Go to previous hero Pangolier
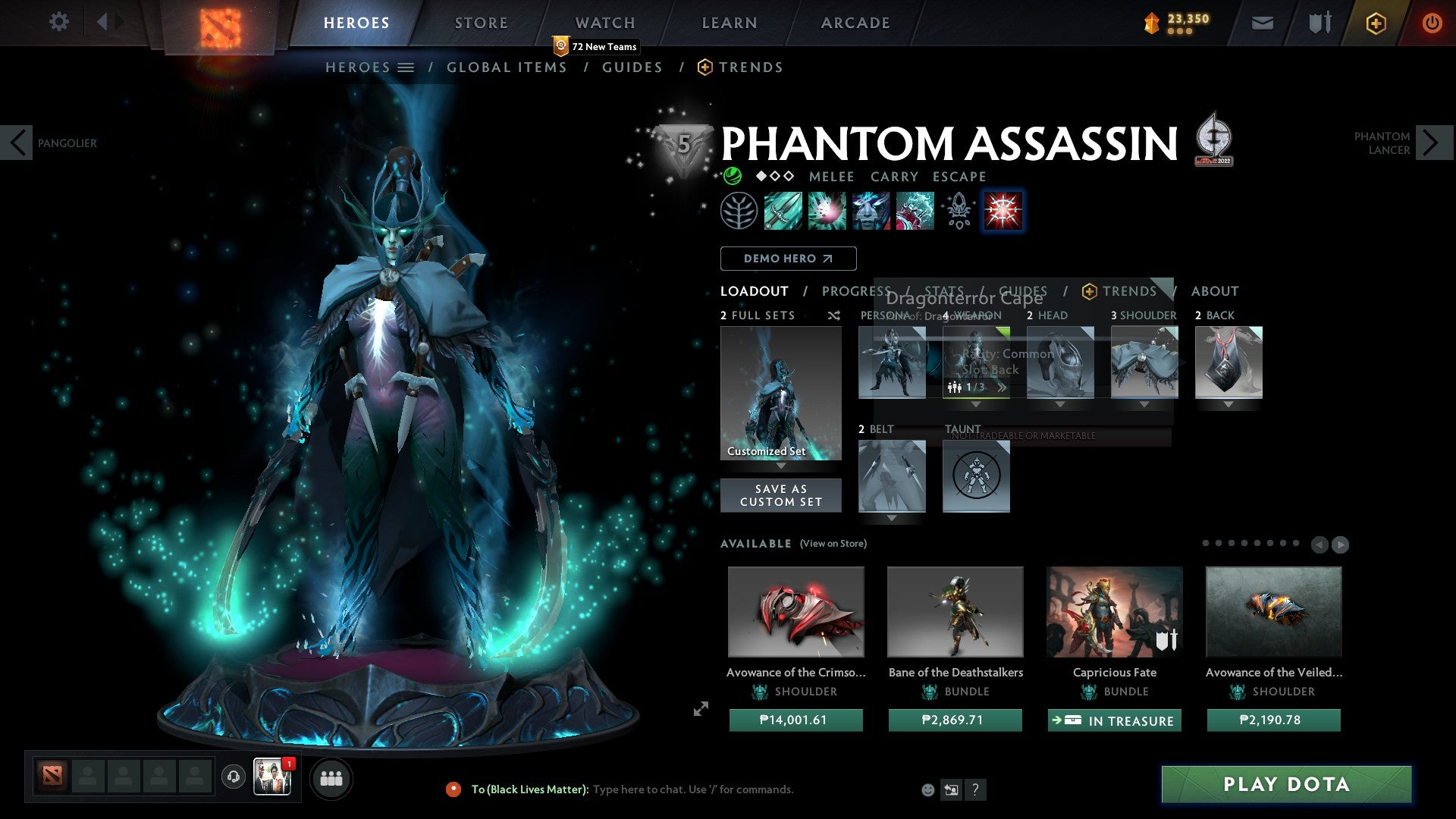 coord(17,143)
